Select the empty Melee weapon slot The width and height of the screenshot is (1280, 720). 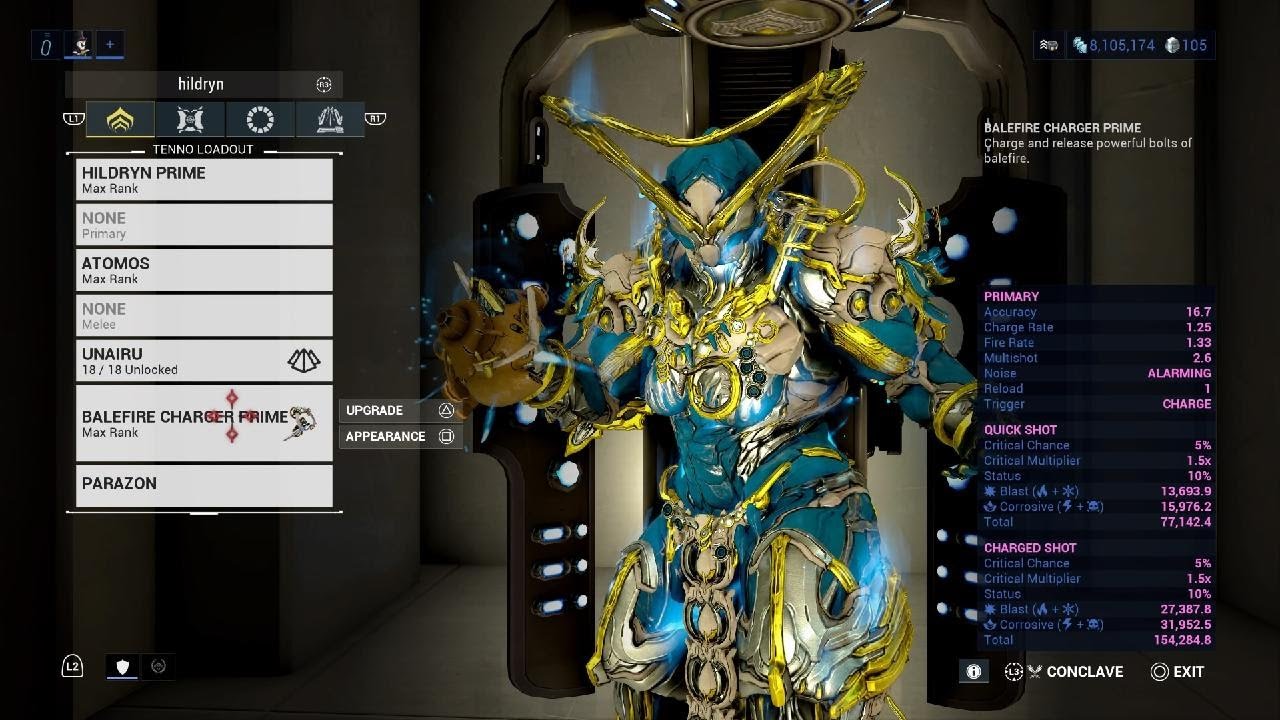tap(204, 315)
